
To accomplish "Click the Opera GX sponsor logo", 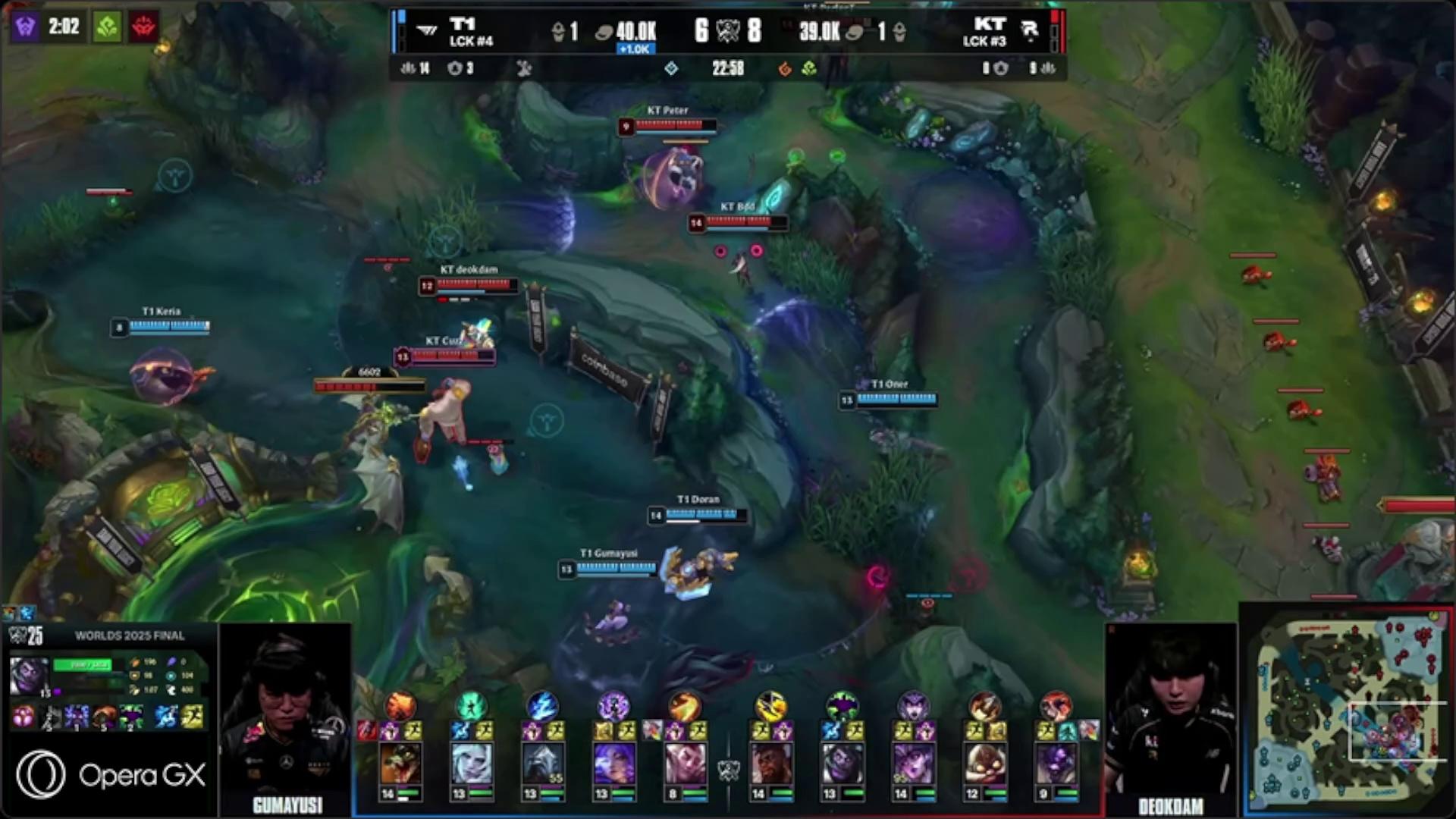I will (x=111, y=774).
